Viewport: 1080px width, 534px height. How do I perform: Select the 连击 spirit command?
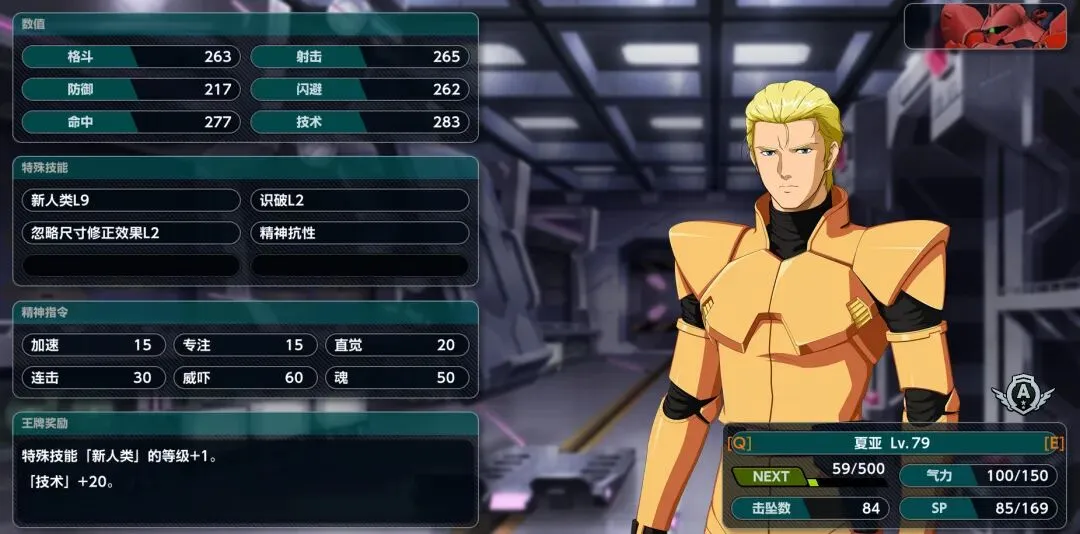tap(92, 378)
